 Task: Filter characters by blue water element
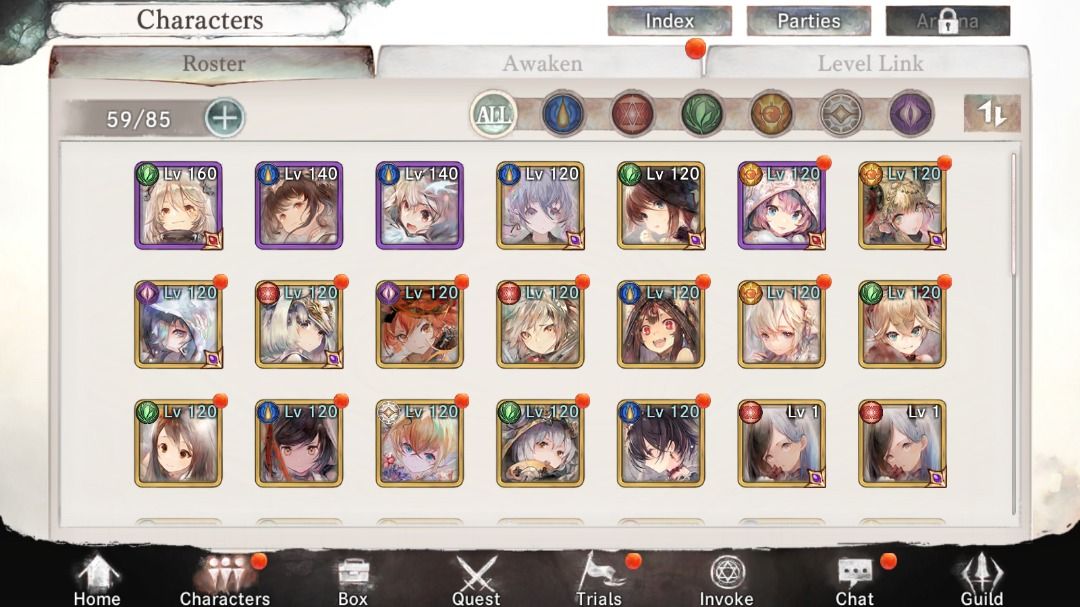563,114
